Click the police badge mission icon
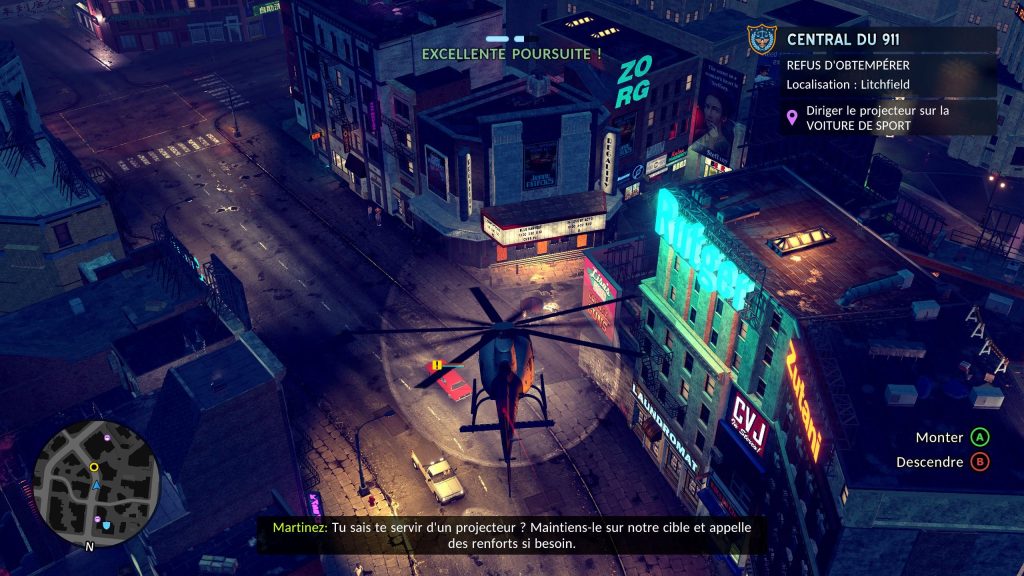 pyautogui.click(x=762, y=41)
